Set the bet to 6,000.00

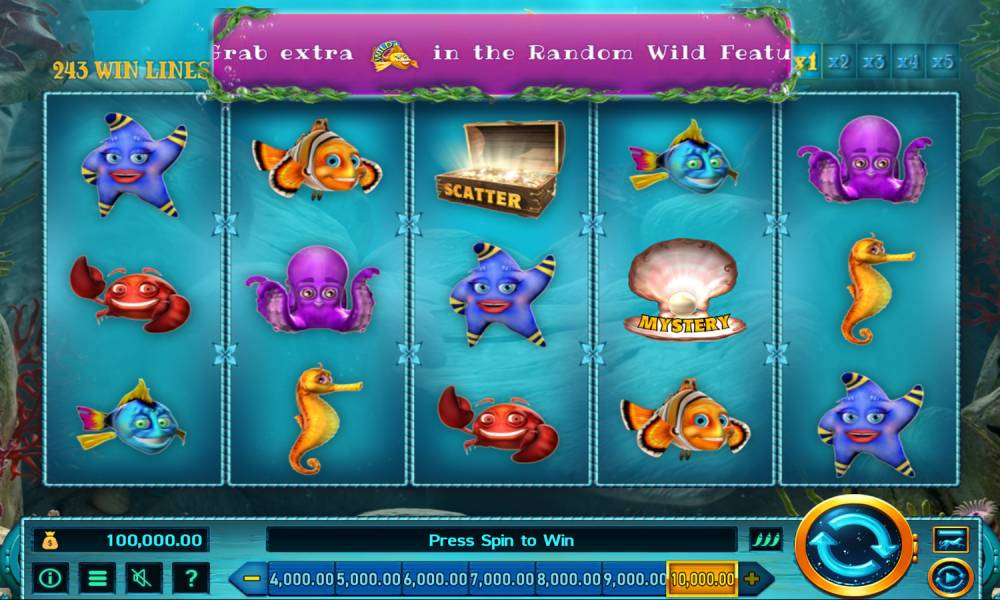coord(435,578)
